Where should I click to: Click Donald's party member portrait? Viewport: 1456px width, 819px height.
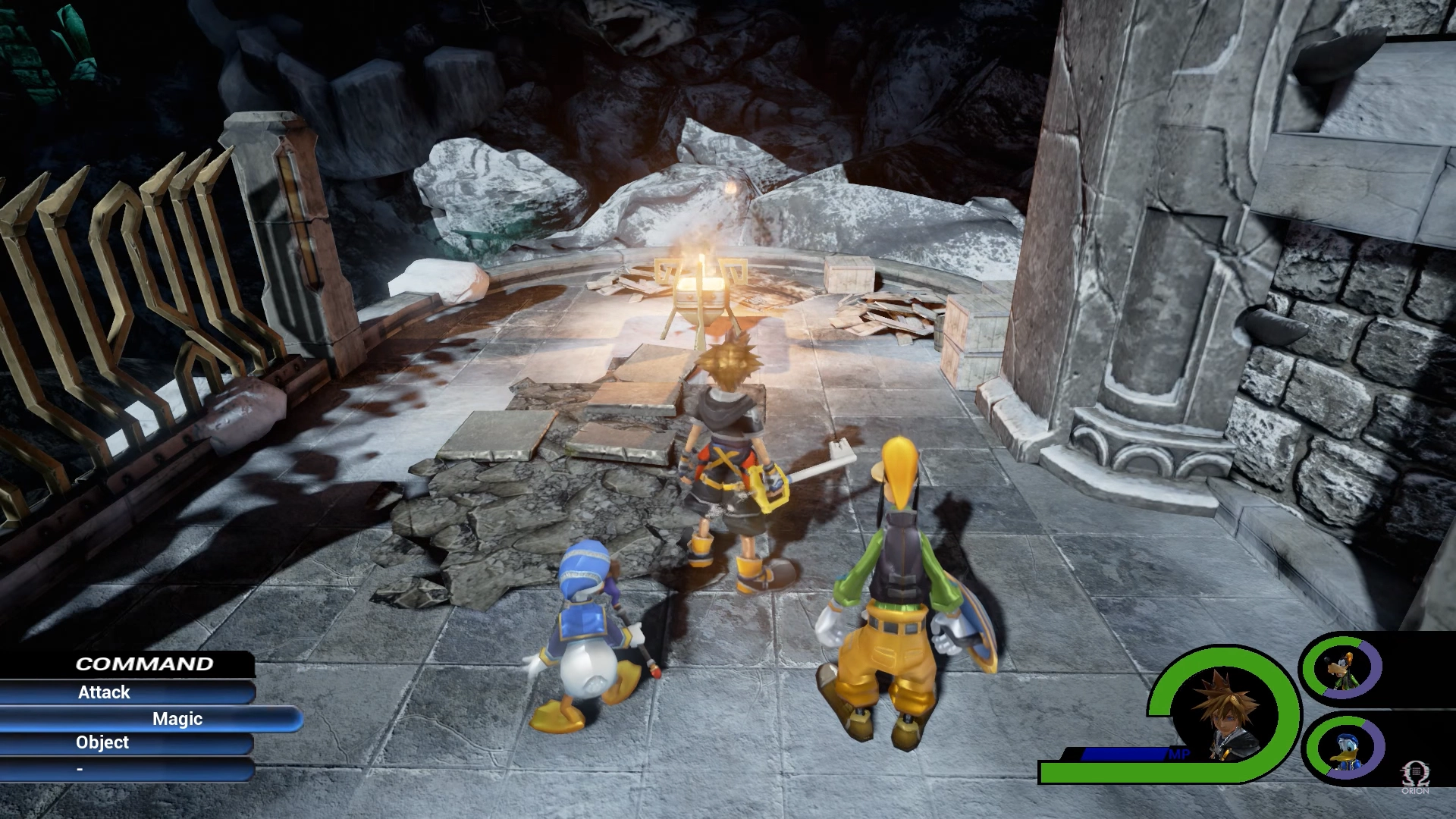[x=1348, y=748]
